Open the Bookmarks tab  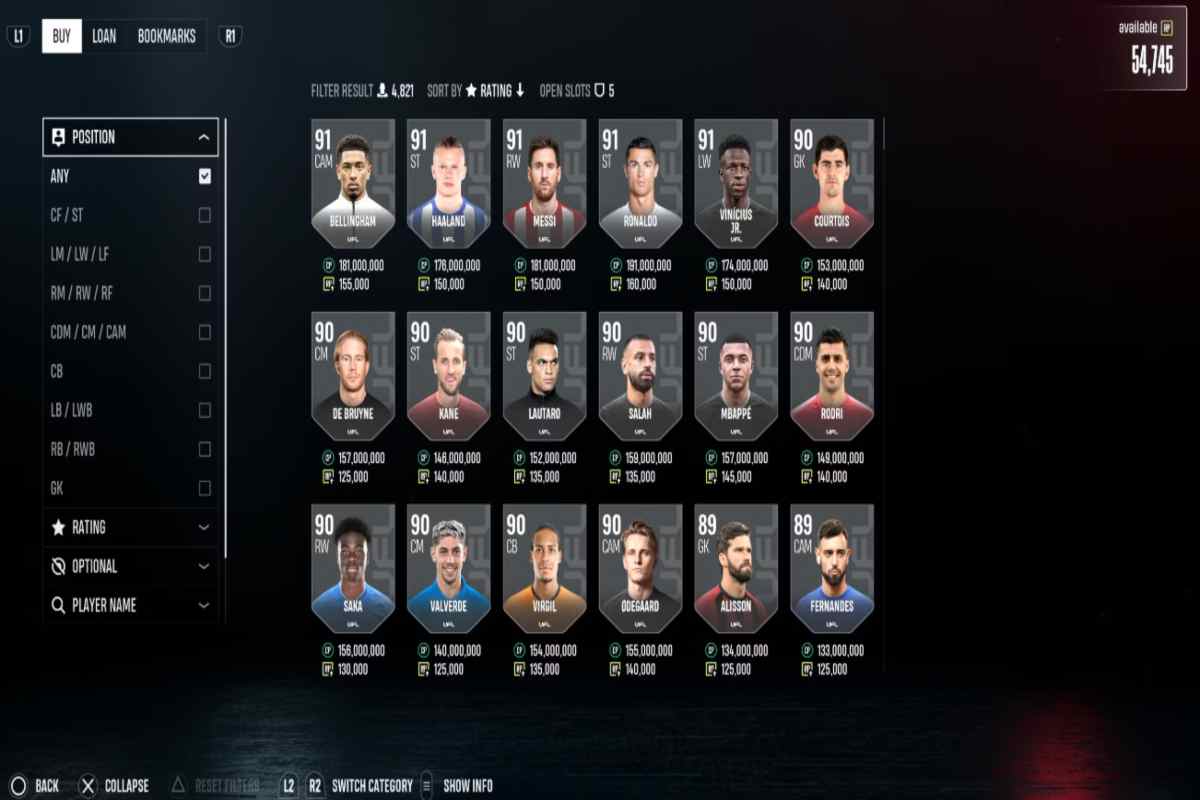pos(166,37)
